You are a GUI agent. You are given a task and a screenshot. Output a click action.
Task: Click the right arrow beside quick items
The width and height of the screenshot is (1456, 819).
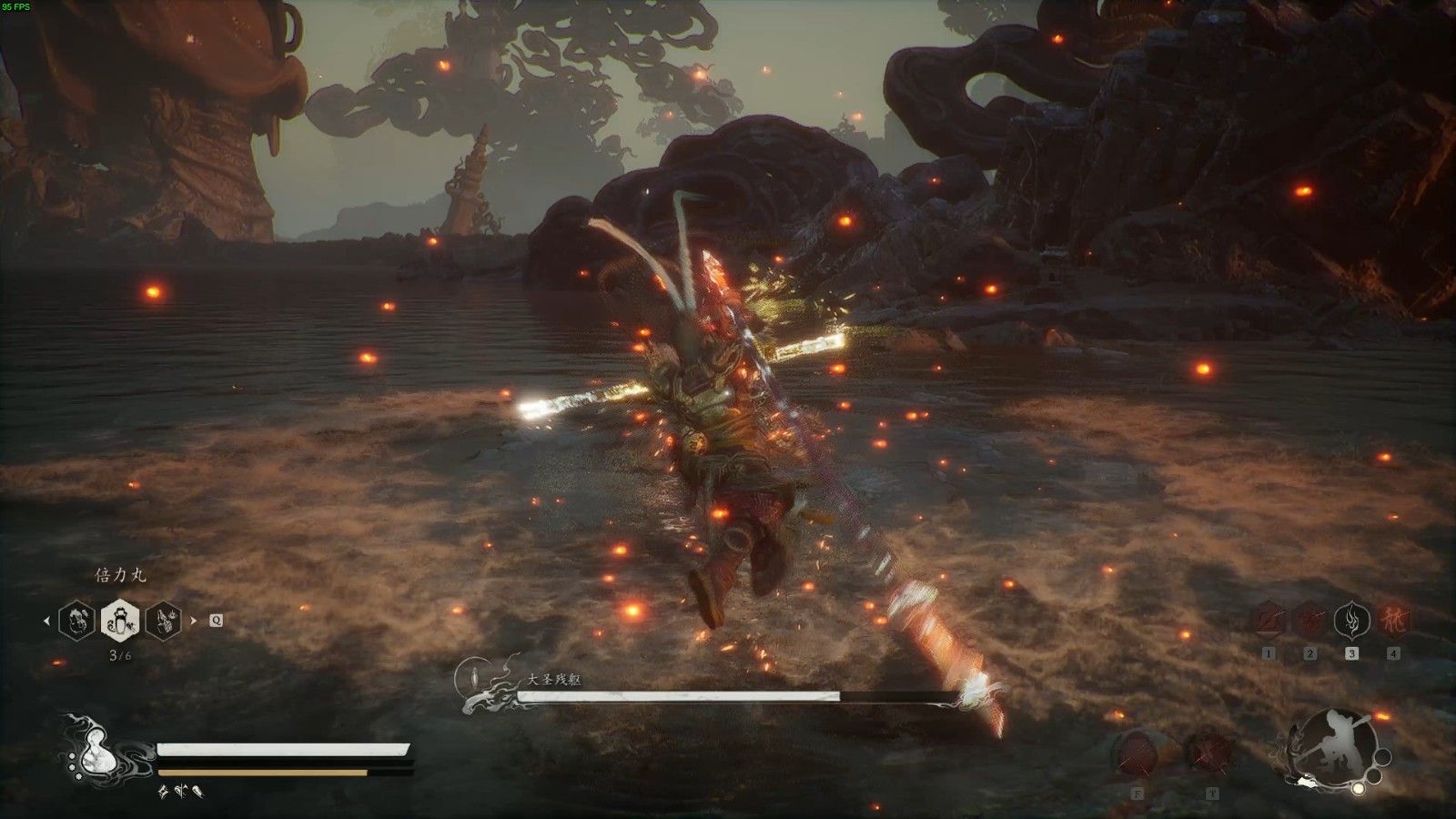coord(193,622)
